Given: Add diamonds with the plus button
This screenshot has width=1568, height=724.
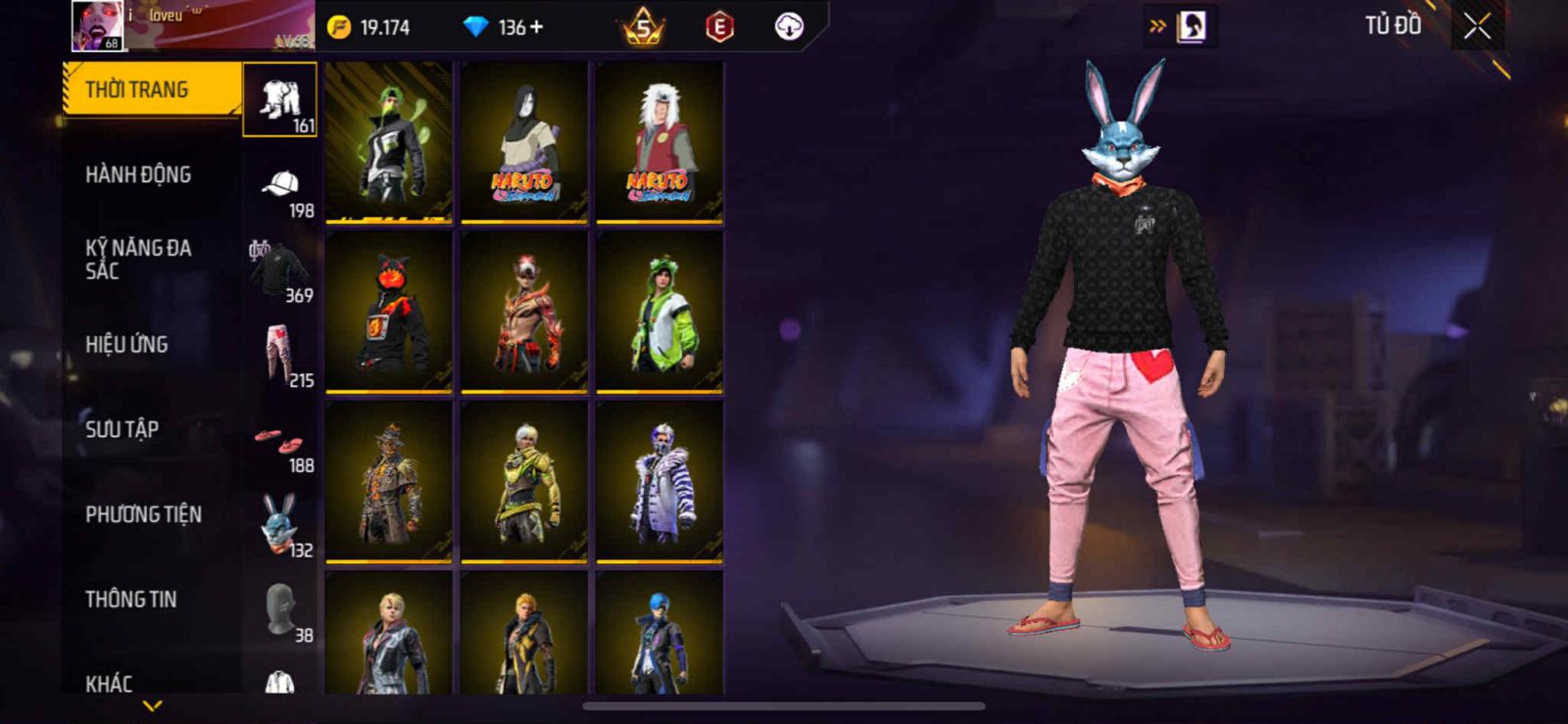Looking at the screenshot, I should (x=536, y=27).
